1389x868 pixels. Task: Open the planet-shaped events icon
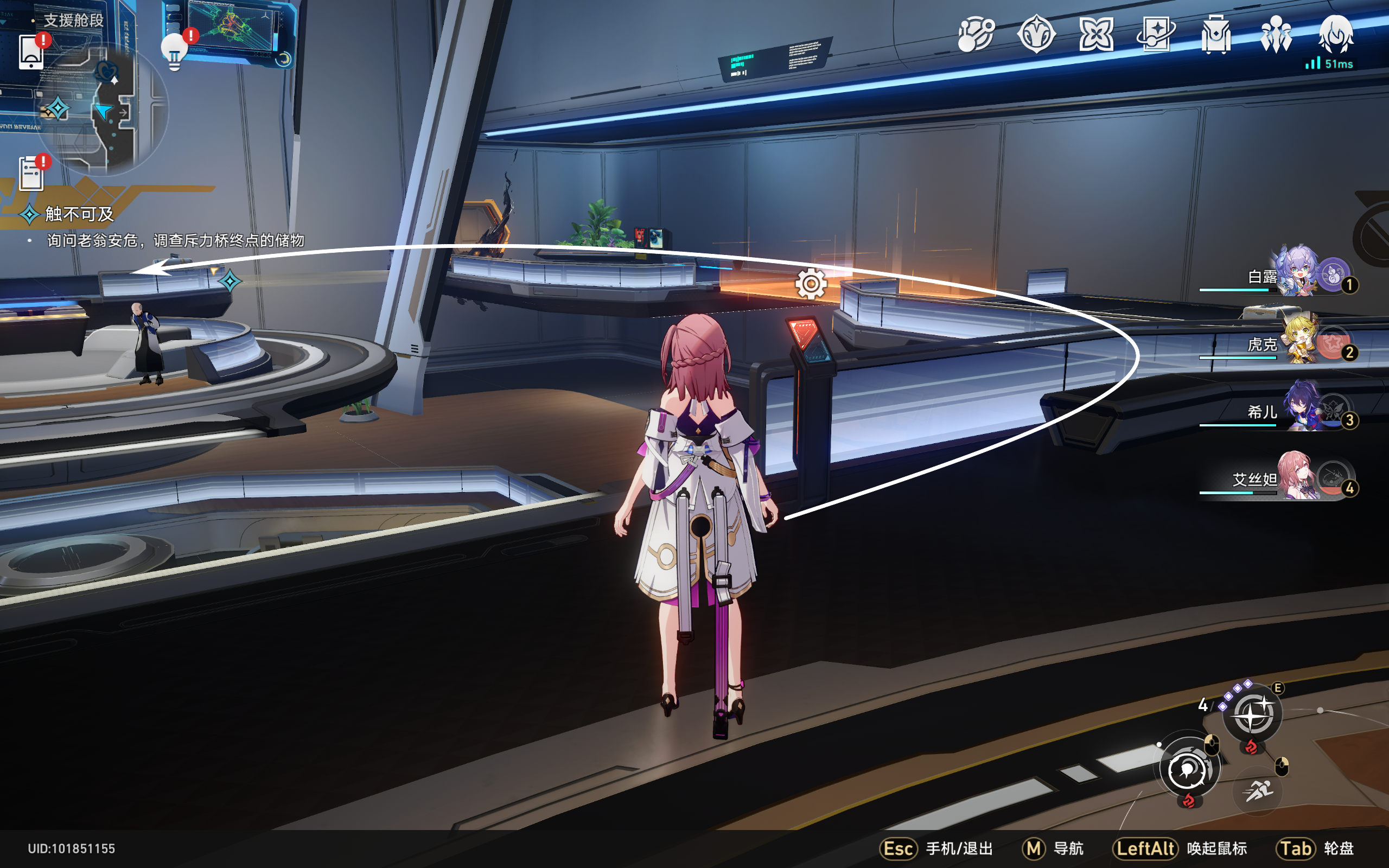click(976, 34)
